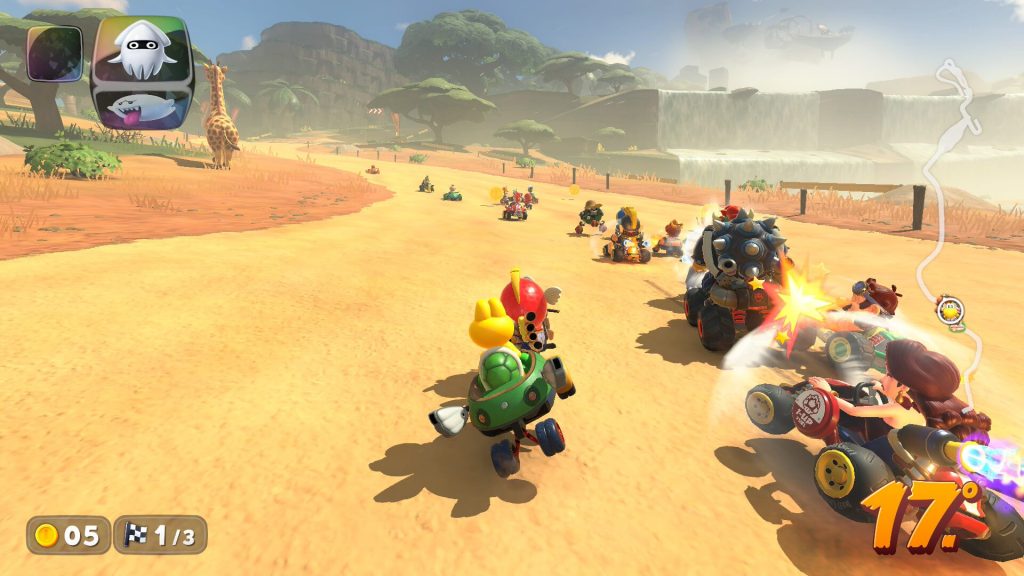Screen dimensions: 1024x576
Task: Select the Boo item icon
Action: [140, 107]
